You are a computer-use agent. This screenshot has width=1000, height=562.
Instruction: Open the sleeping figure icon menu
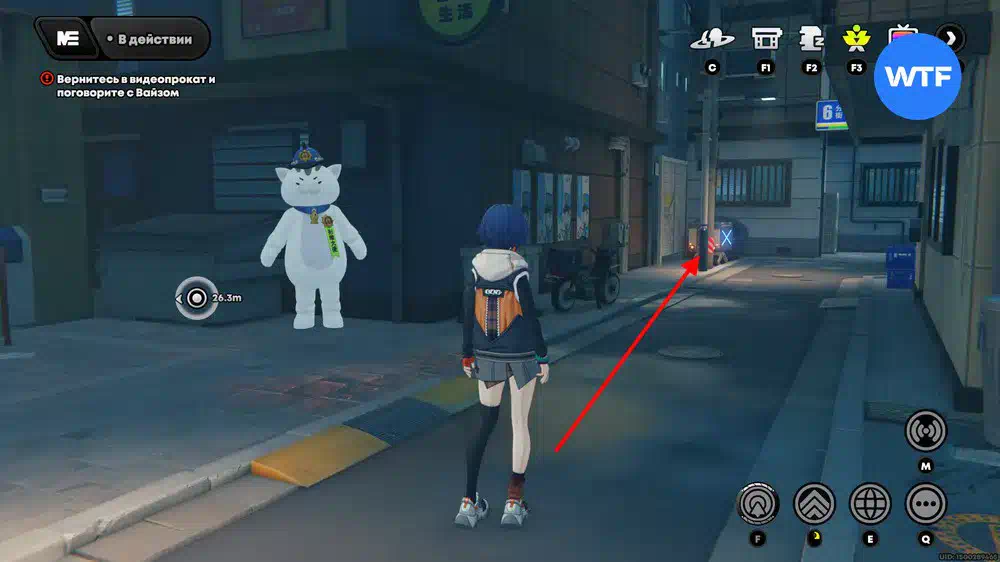pyautogui.click(x=811, y=39)
